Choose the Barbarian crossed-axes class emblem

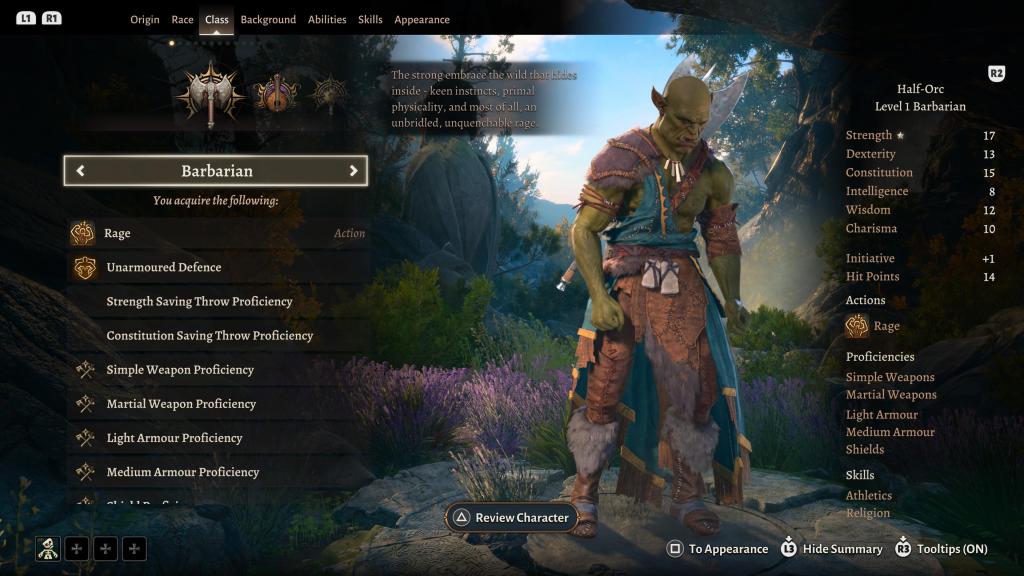[x=210, y=95]
